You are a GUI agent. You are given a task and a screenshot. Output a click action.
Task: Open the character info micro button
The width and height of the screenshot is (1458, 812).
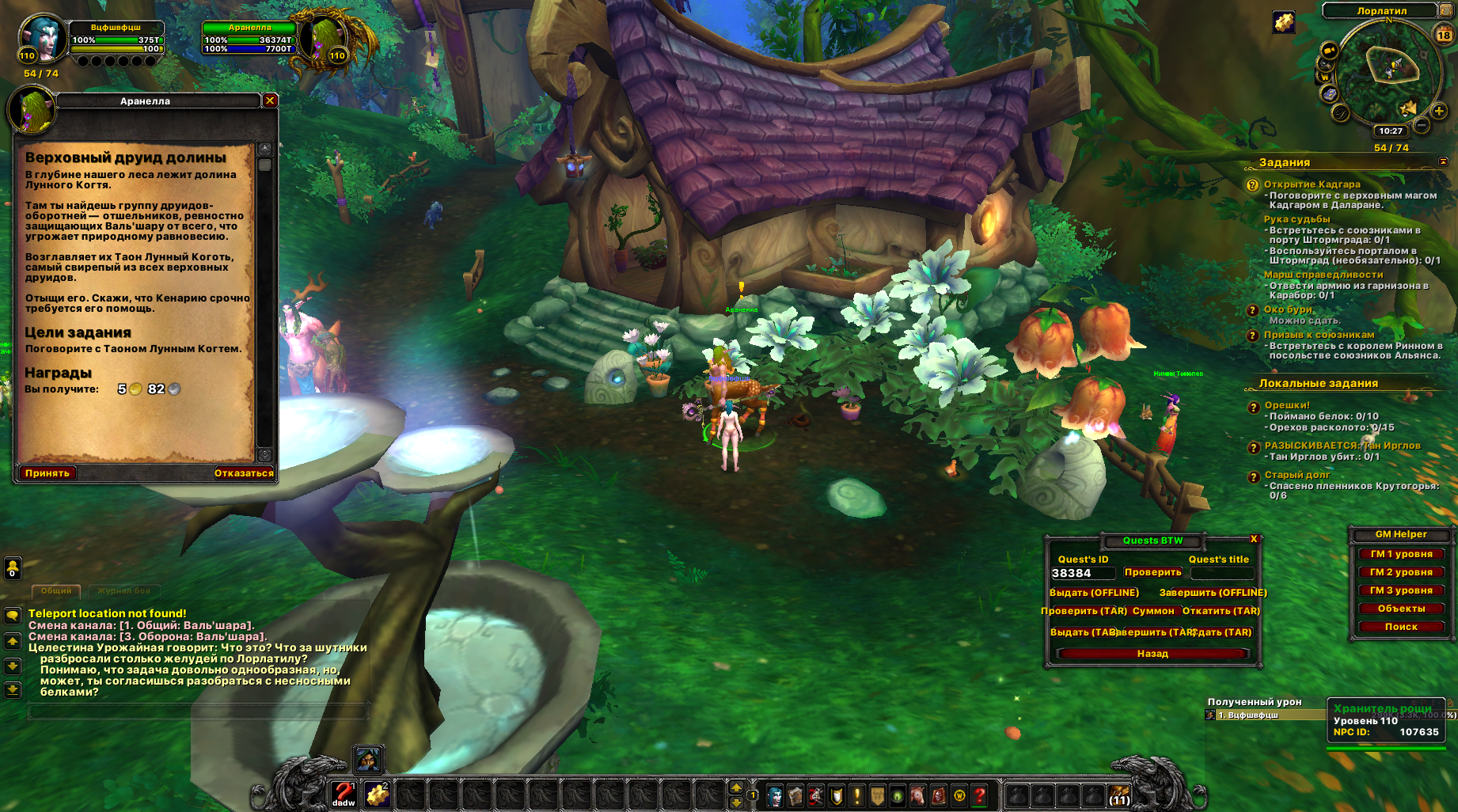tap(775, 795)
